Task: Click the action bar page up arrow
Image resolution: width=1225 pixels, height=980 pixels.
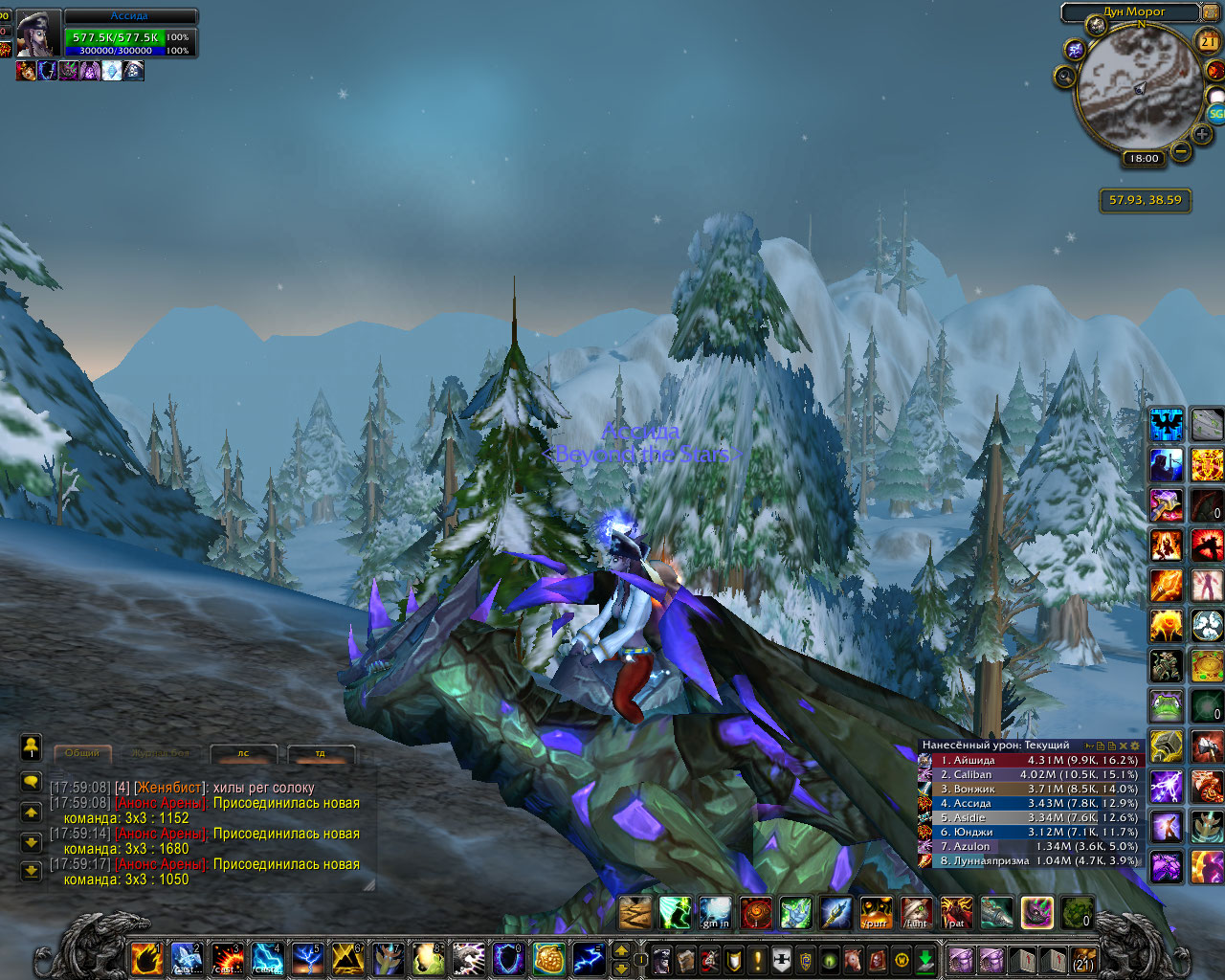Action: click(621, 950)
